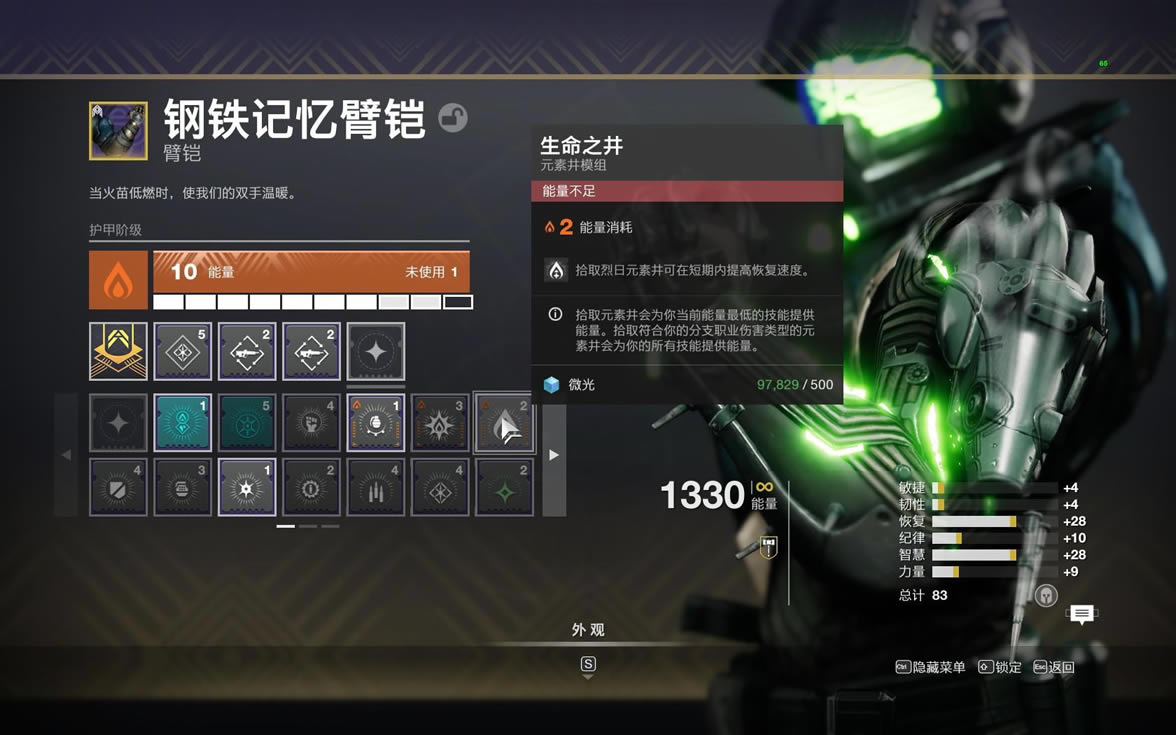The image size is (1176, 735).
Task: Select the equipped mod costing 5 energy
Action: click(x=182, y=351)
